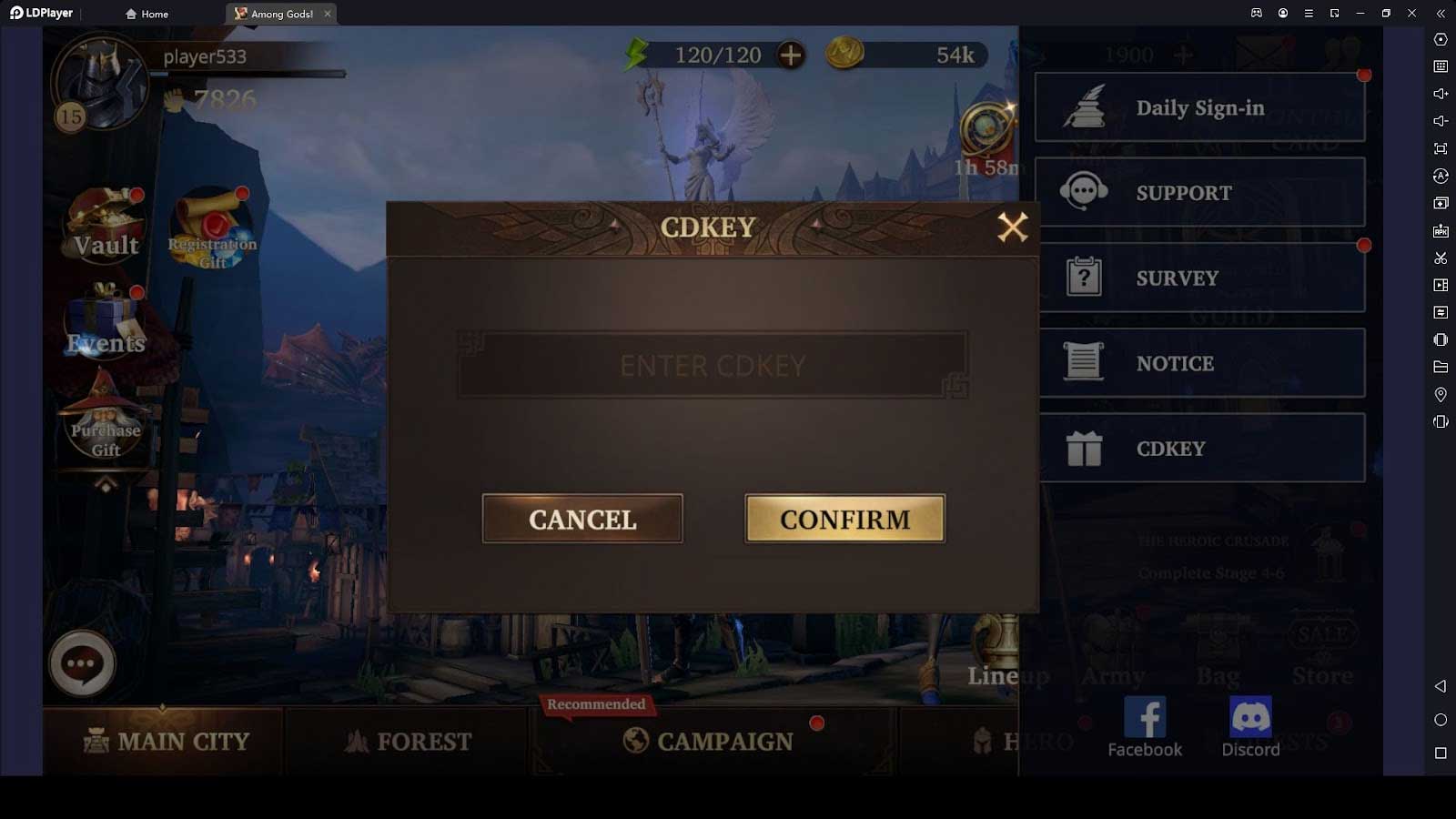Image resolution: width=1456 pixels, height=819 pixels.
Task: Select the fullscreen icon in right sidebar
Action: point(1441,147)
